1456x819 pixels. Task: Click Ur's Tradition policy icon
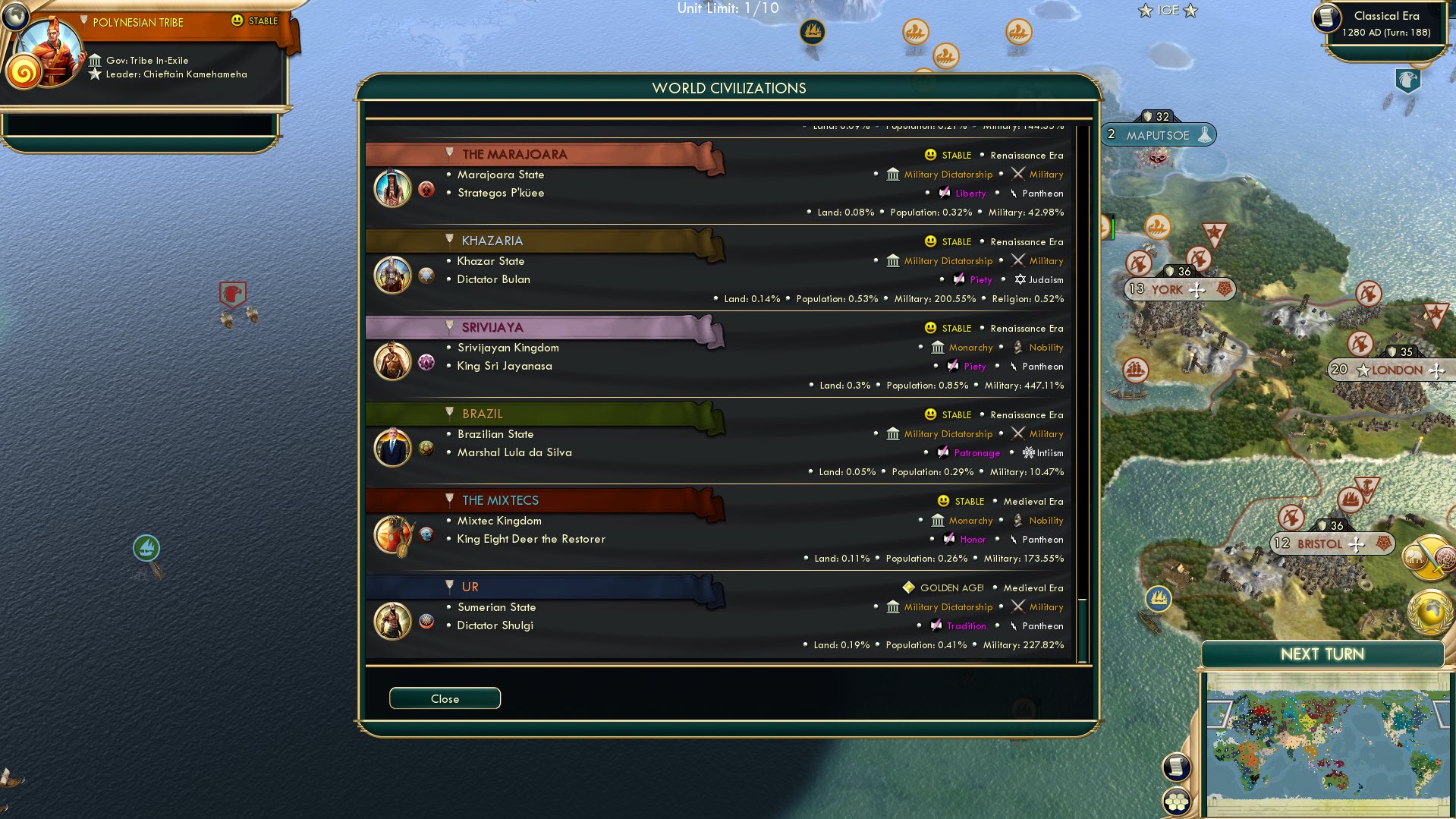coord(936,625)
